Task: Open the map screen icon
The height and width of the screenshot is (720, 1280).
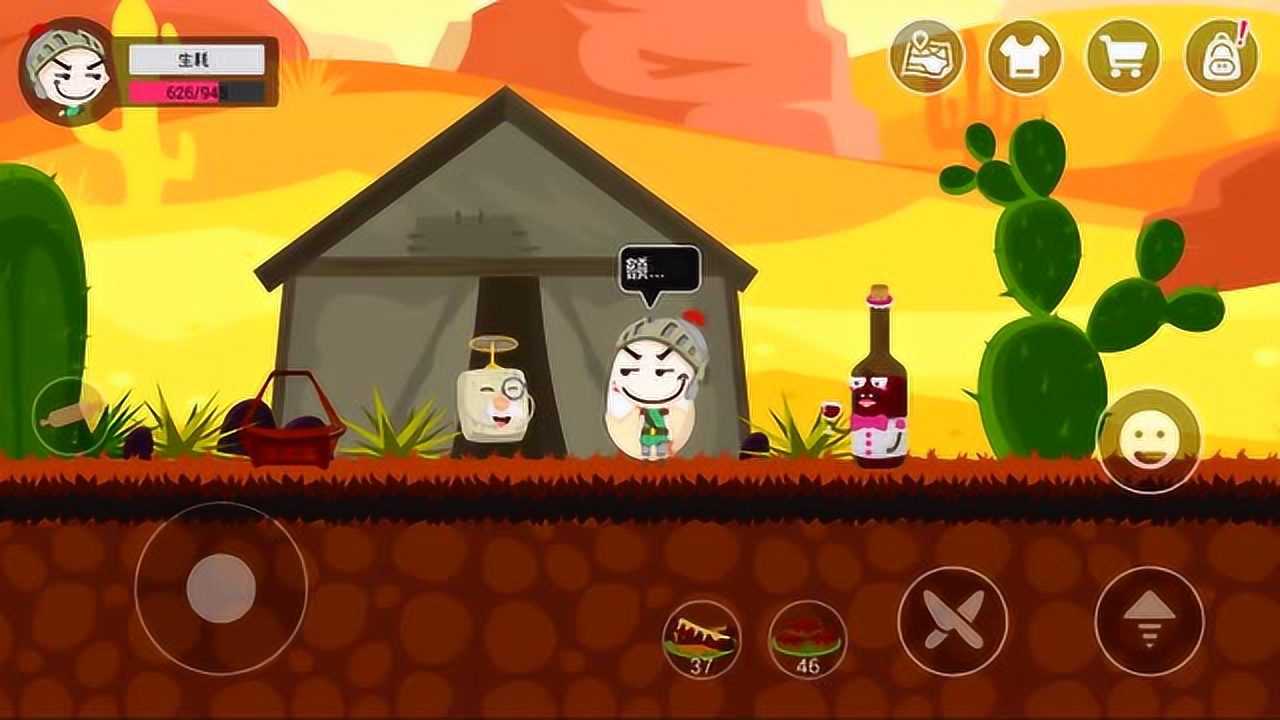Action: point(927,57)
